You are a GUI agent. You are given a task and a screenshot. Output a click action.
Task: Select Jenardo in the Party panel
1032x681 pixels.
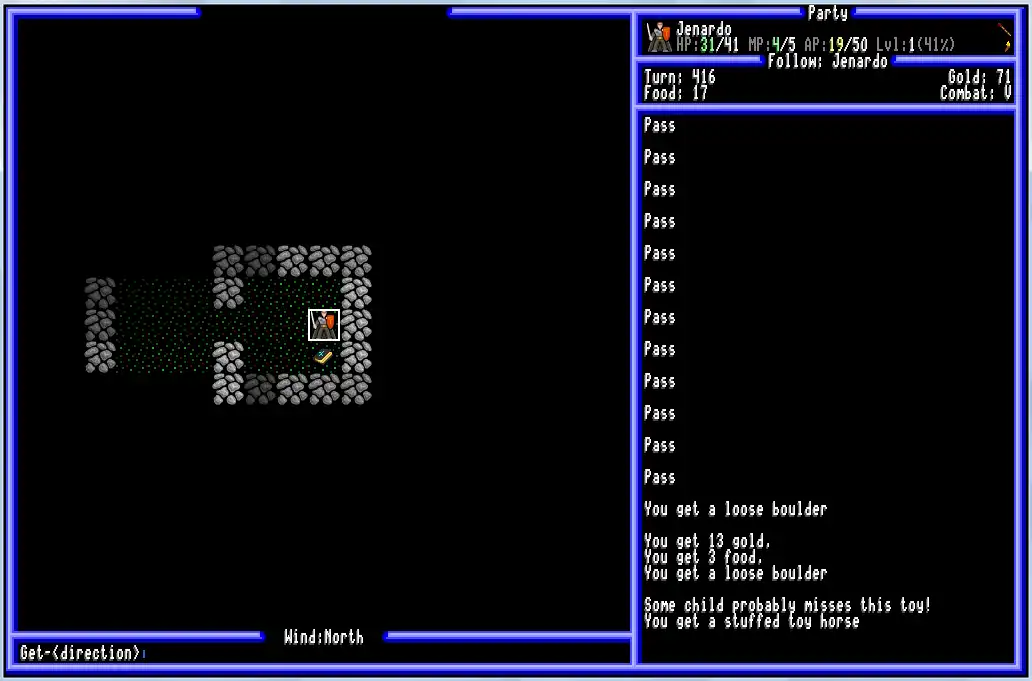coord(703,30)
